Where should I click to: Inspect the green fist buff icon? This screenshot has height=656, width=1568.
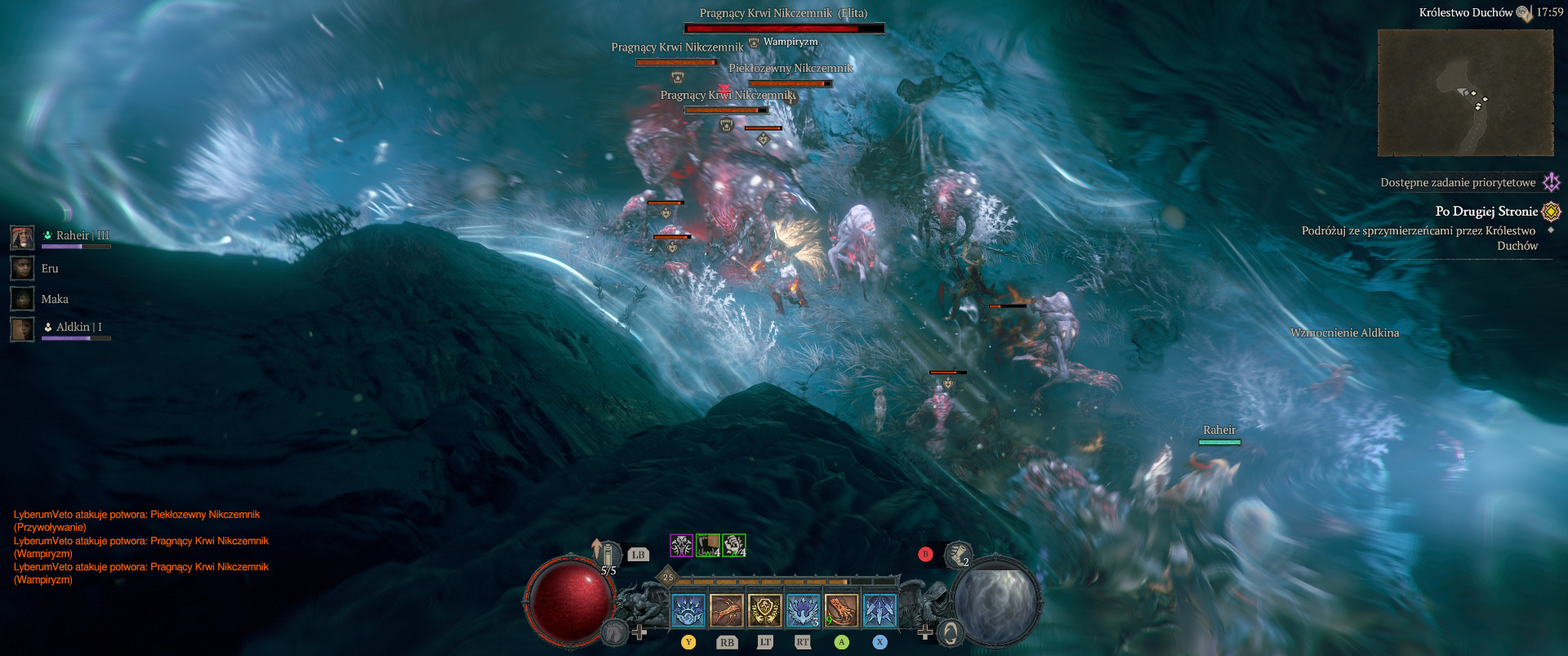707,545
